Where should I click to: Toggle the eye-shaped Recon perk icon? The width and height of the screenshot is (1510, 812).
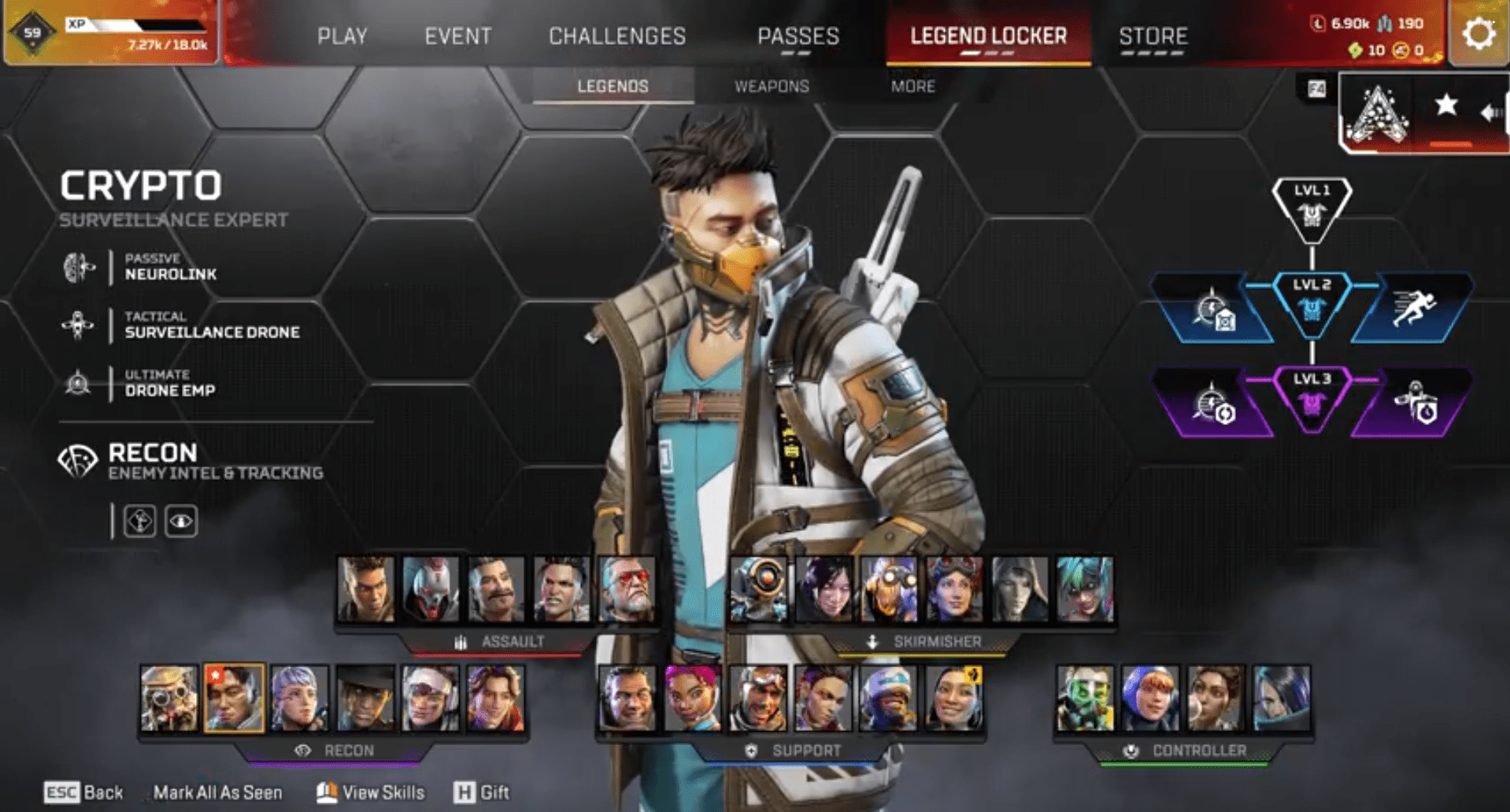tap(179, 521)
